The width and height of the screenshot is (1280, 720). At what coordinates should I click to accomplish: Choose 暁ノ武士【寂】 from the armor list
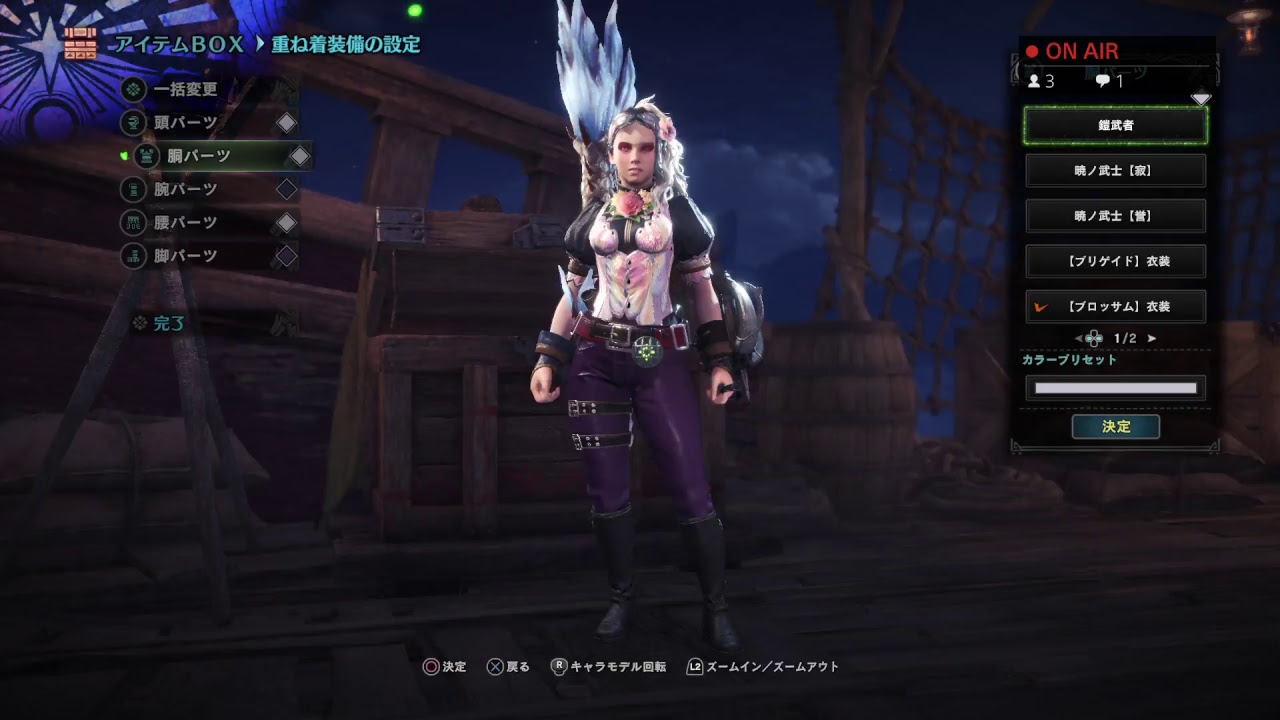pos(1115,170)
